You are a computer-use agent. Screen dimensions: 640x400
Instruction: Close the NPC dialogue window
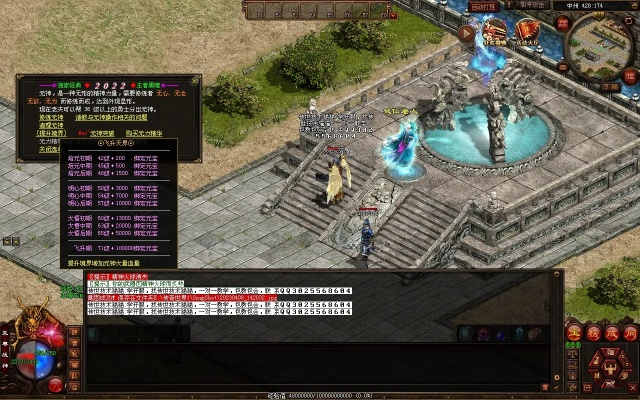pyautogui.click(x=195, y=79)
